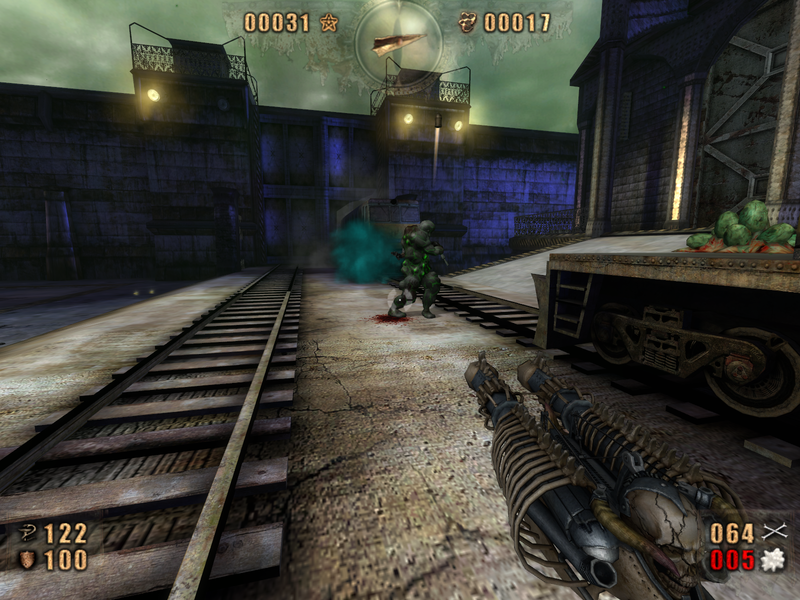Select the star icon beside the 00031 counter
Image resolution: width=800 pixels, height=600 pixels.
point(329,23)
